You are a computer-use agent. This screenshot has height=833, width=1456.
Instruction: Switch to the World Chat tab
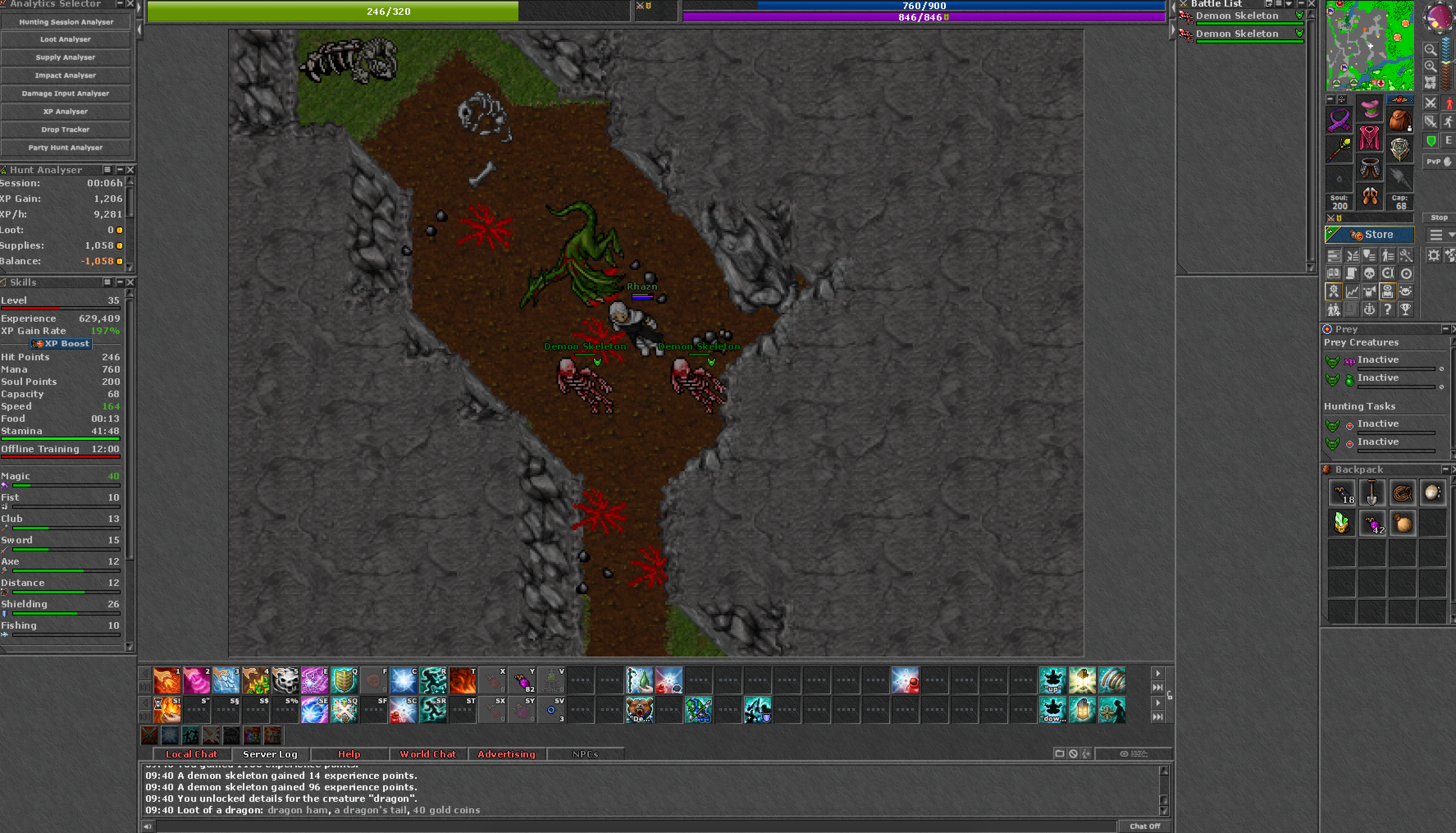pyautogui.click(x=428, y=754)
